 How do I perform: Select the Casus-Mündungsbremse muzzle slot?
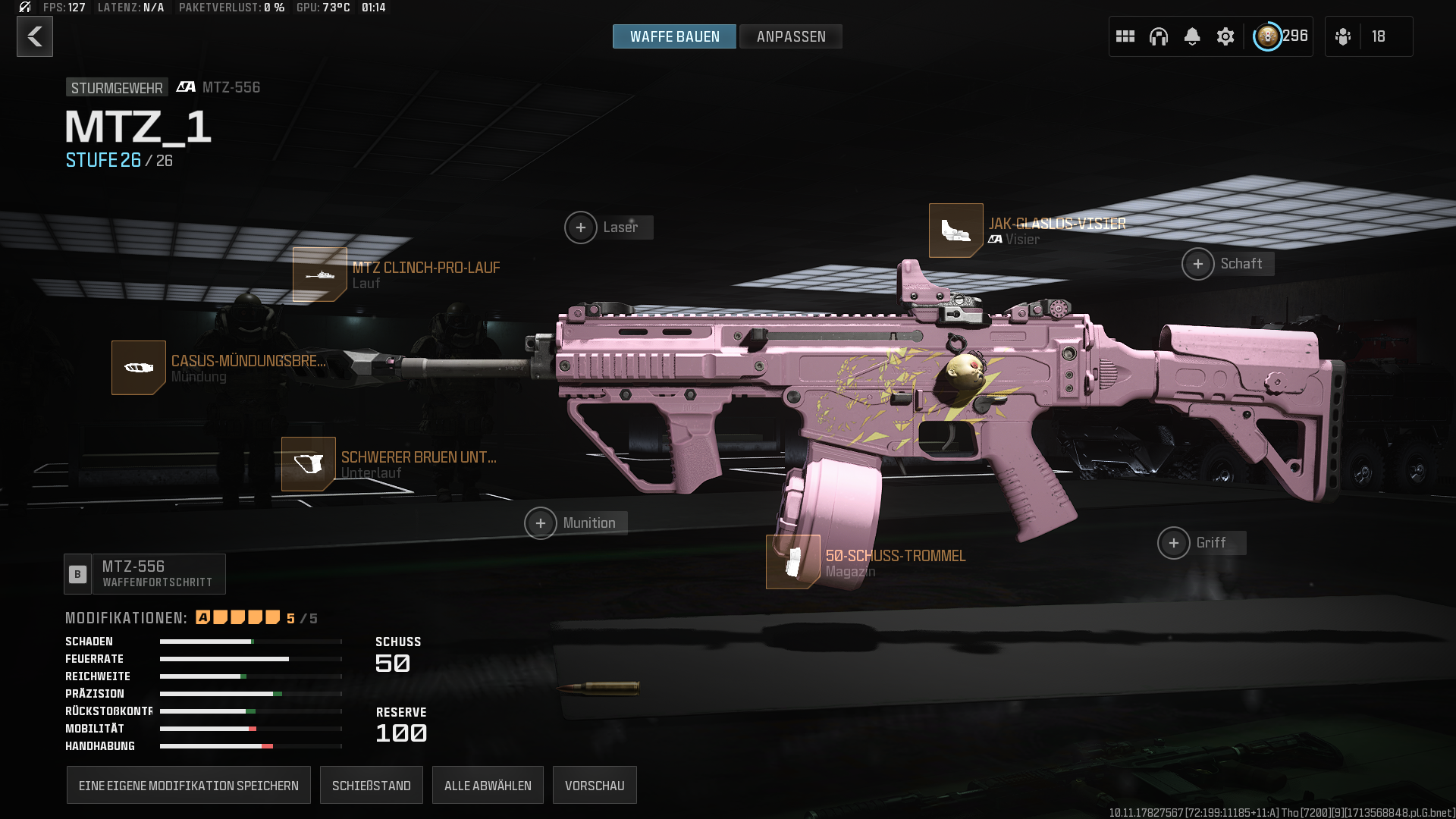139,368
